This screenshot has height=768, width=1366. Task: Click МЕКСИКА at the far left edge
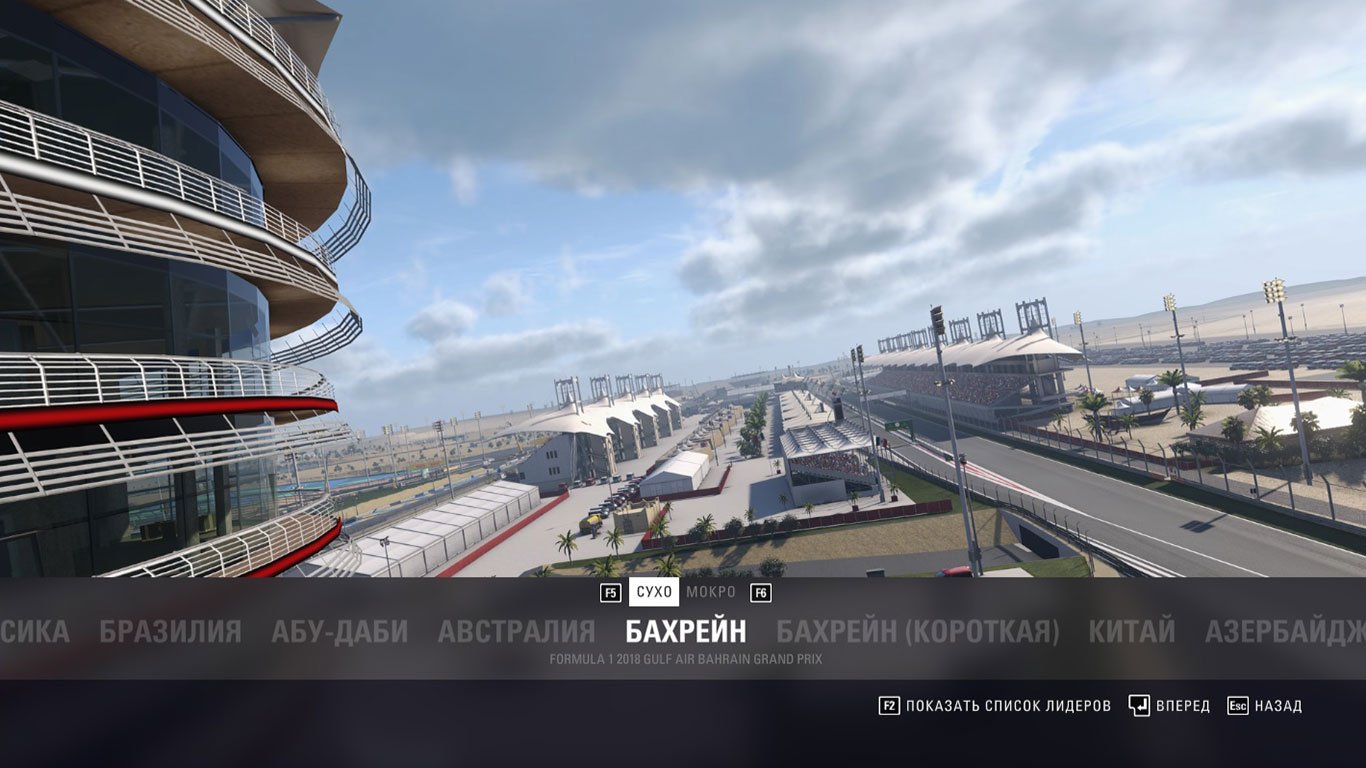34,632
